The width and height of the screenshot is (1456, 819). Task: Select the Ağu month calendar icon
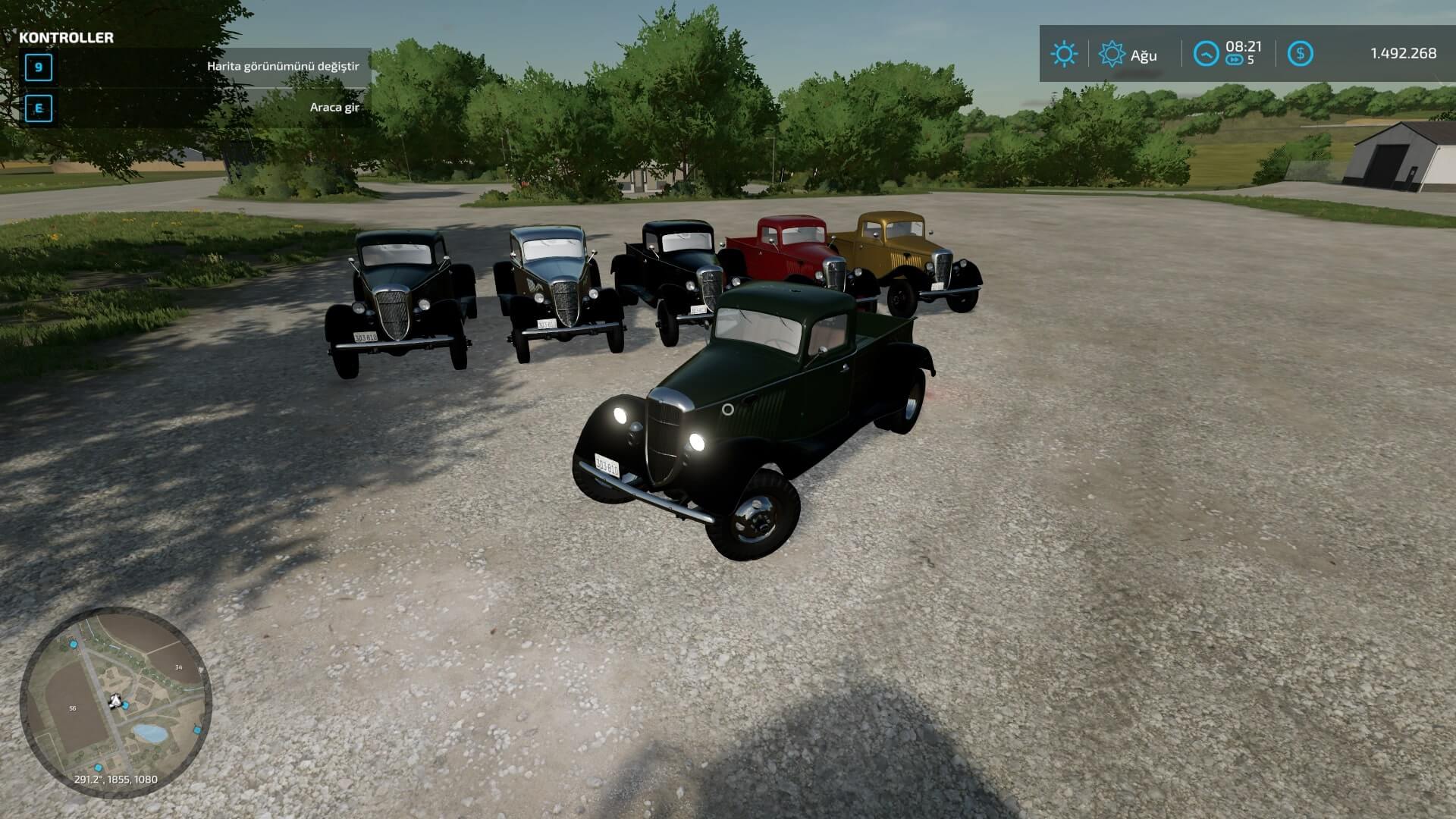pos(1112,54)
